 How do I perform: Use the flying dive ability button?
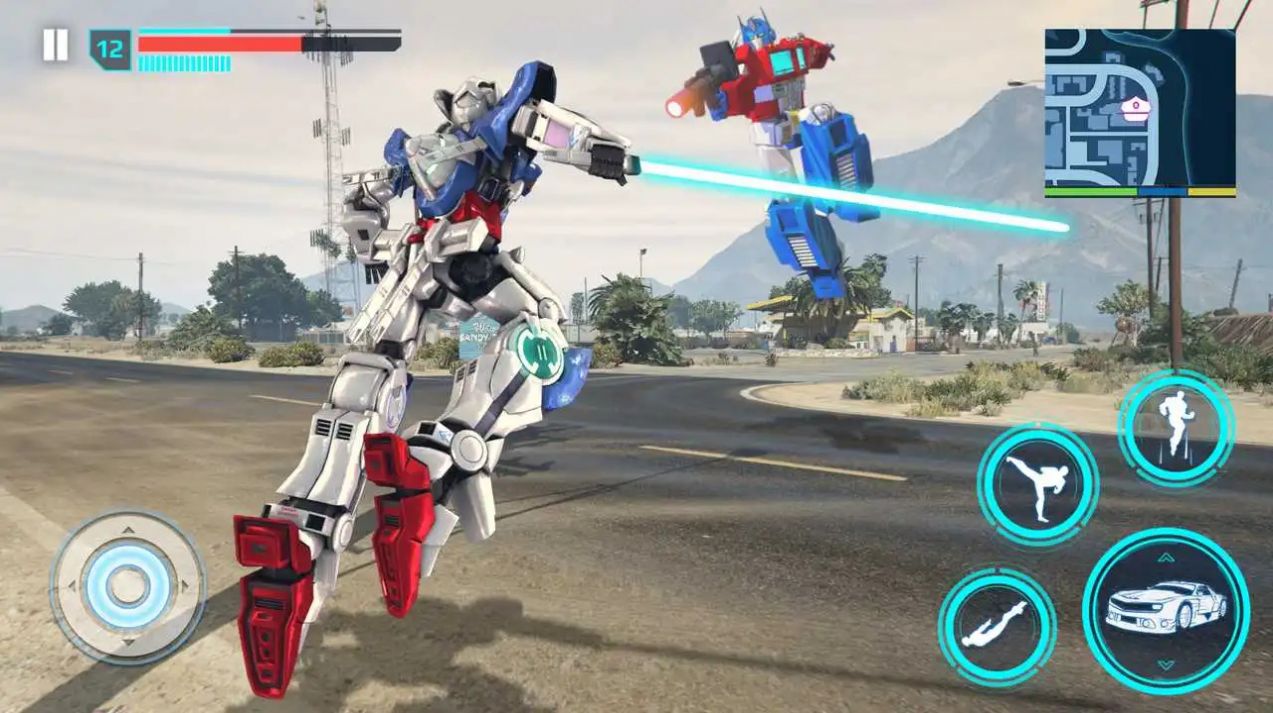pyautogui.click(x=996, y=627)
